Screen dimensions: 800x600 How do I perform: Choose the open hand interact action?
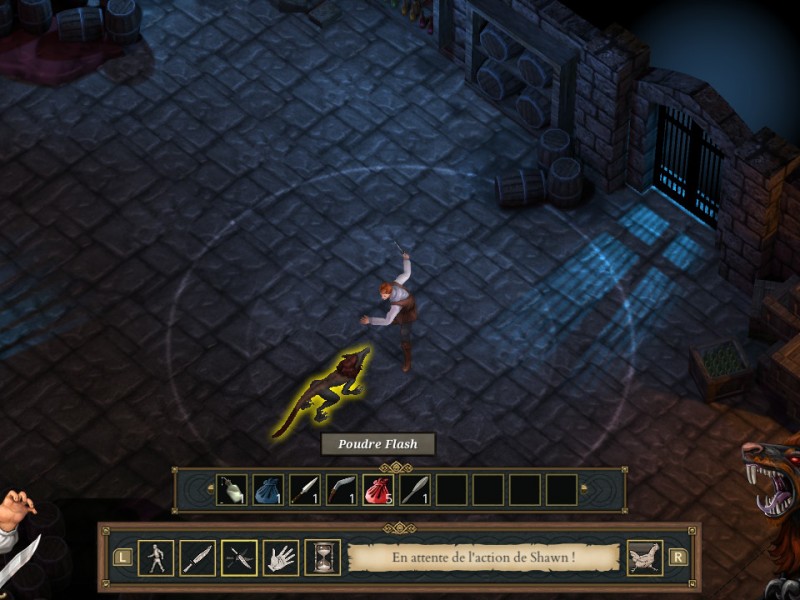(x=281, y=557)
